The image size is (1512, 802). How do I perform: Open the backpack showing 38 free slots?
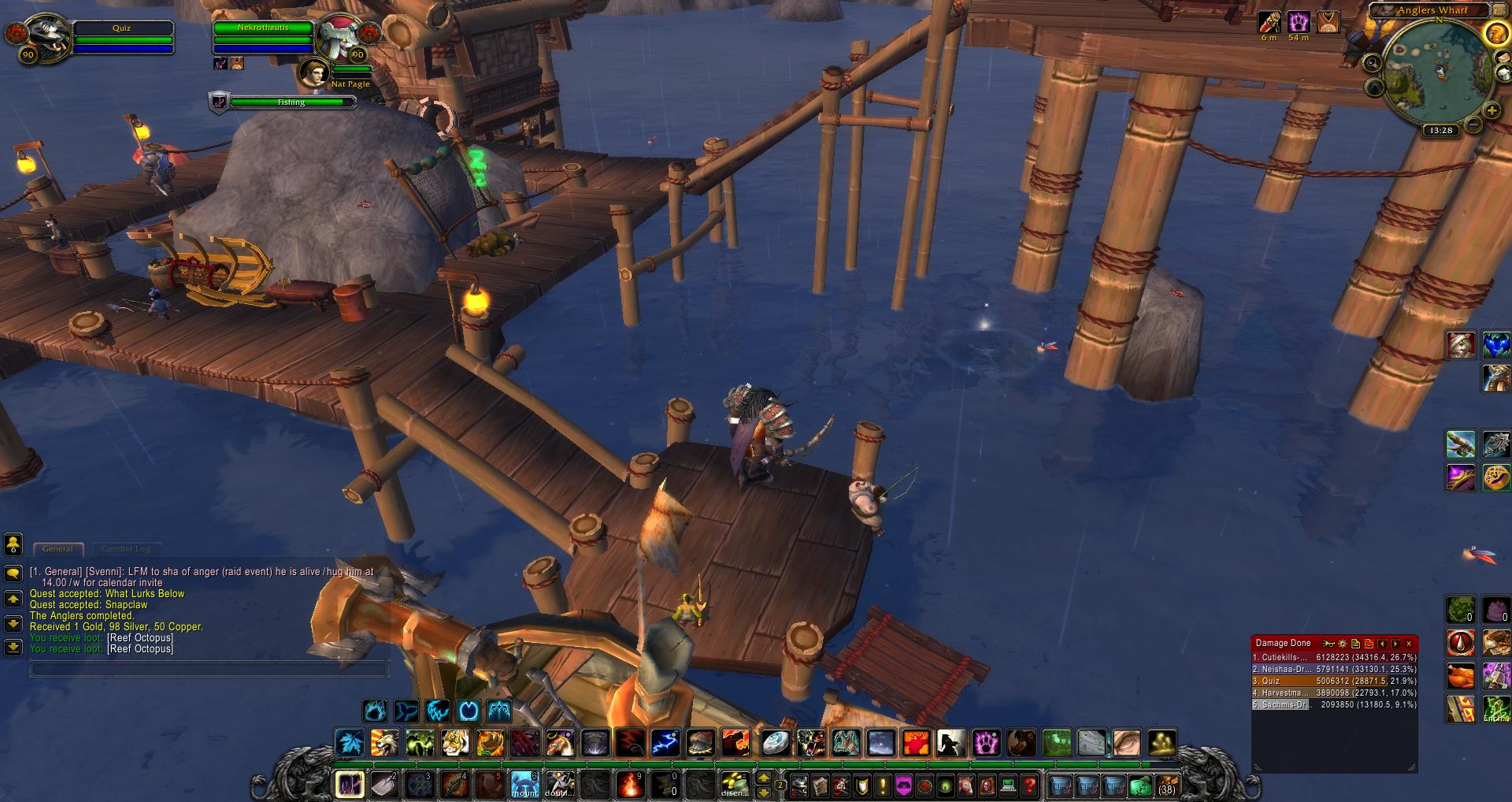pyautogui.click(x=1166, y=785)
